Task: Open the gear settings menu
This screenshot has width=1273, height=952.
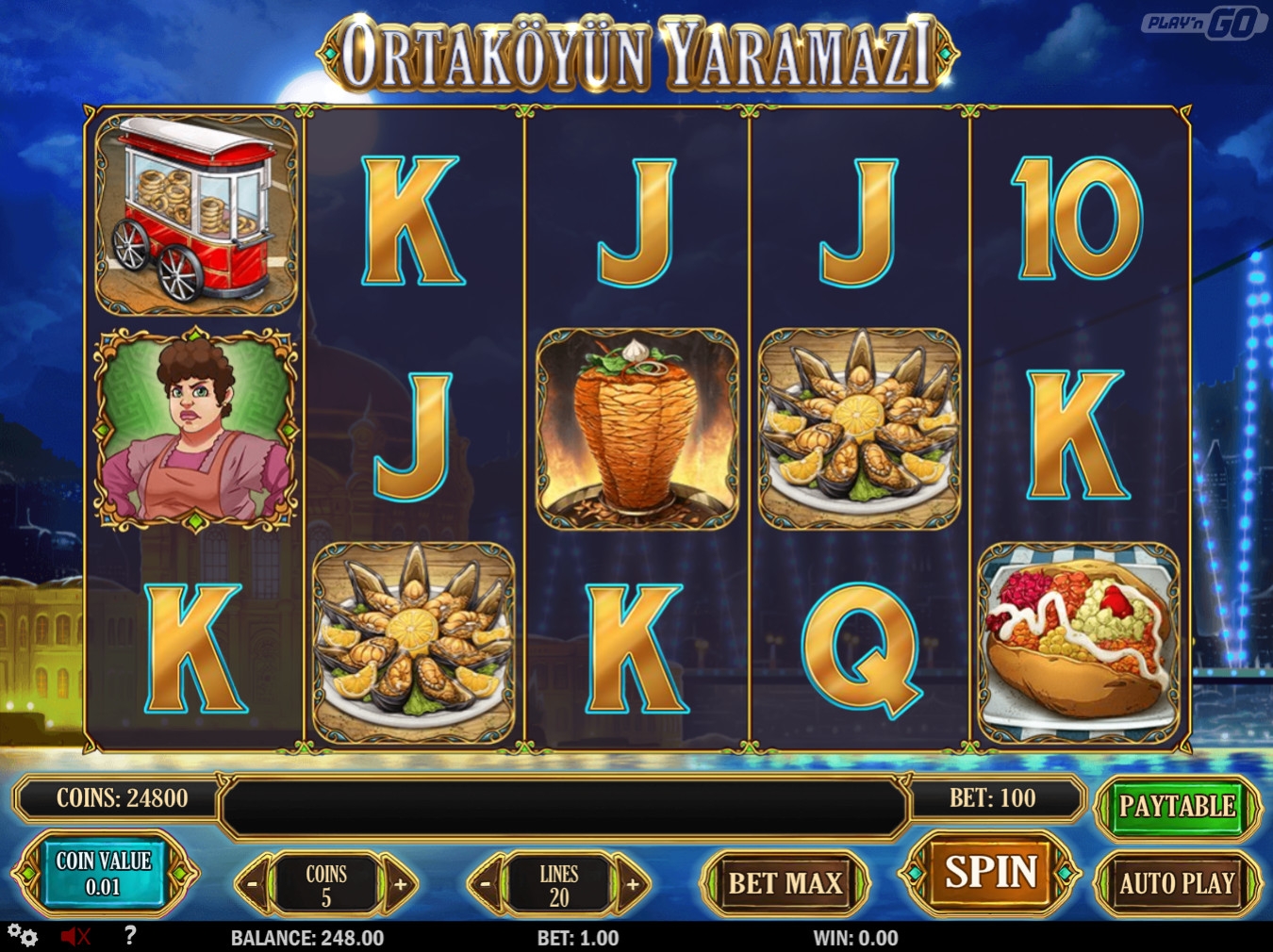Action: pos(23,936)
